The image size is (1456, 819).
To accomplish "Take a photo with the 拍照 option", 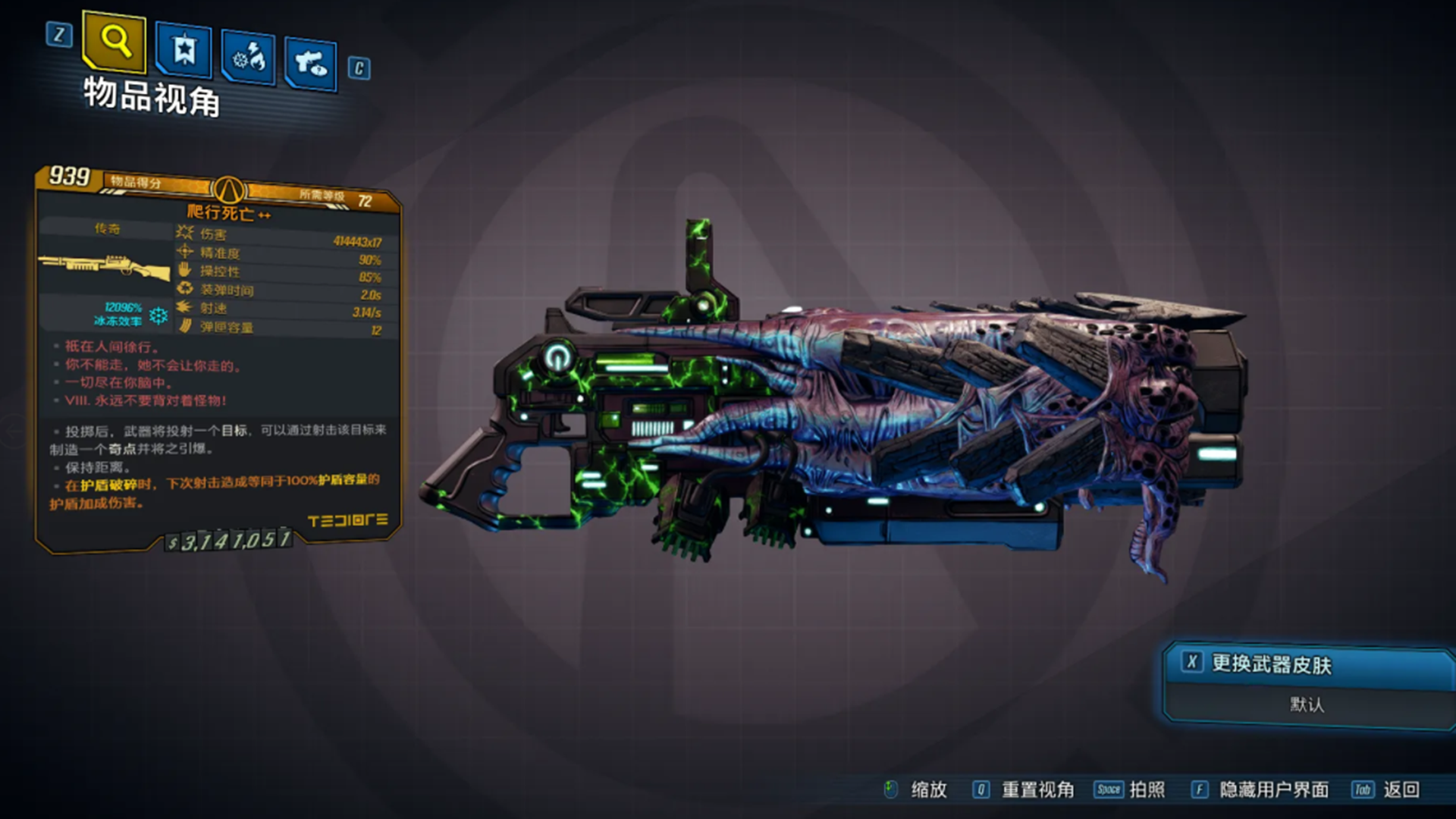I will coord(1146,790).
